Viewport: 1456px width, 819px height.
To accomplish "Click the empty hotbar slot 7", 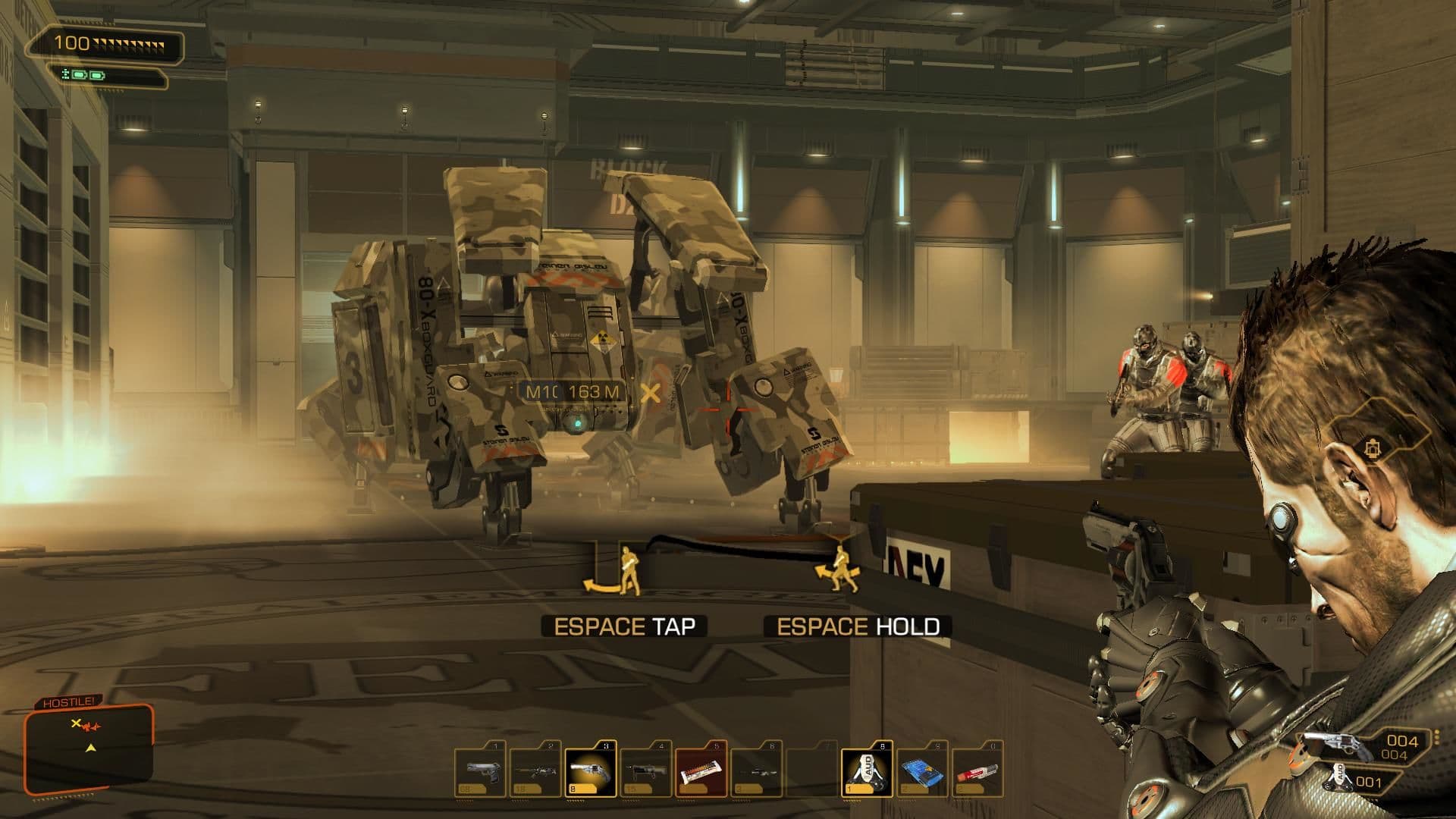I will point(813,772).
